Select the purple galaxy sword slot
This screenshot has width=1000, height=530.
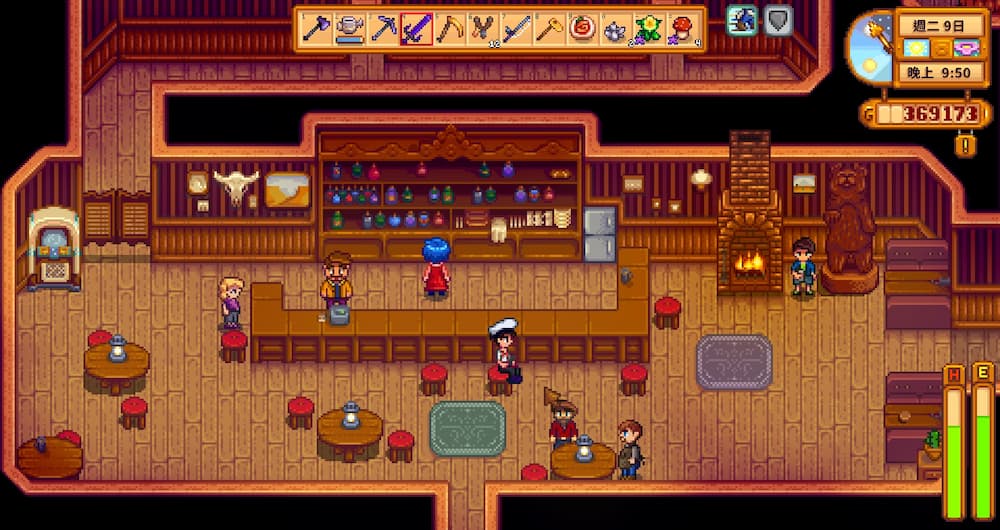416,28
